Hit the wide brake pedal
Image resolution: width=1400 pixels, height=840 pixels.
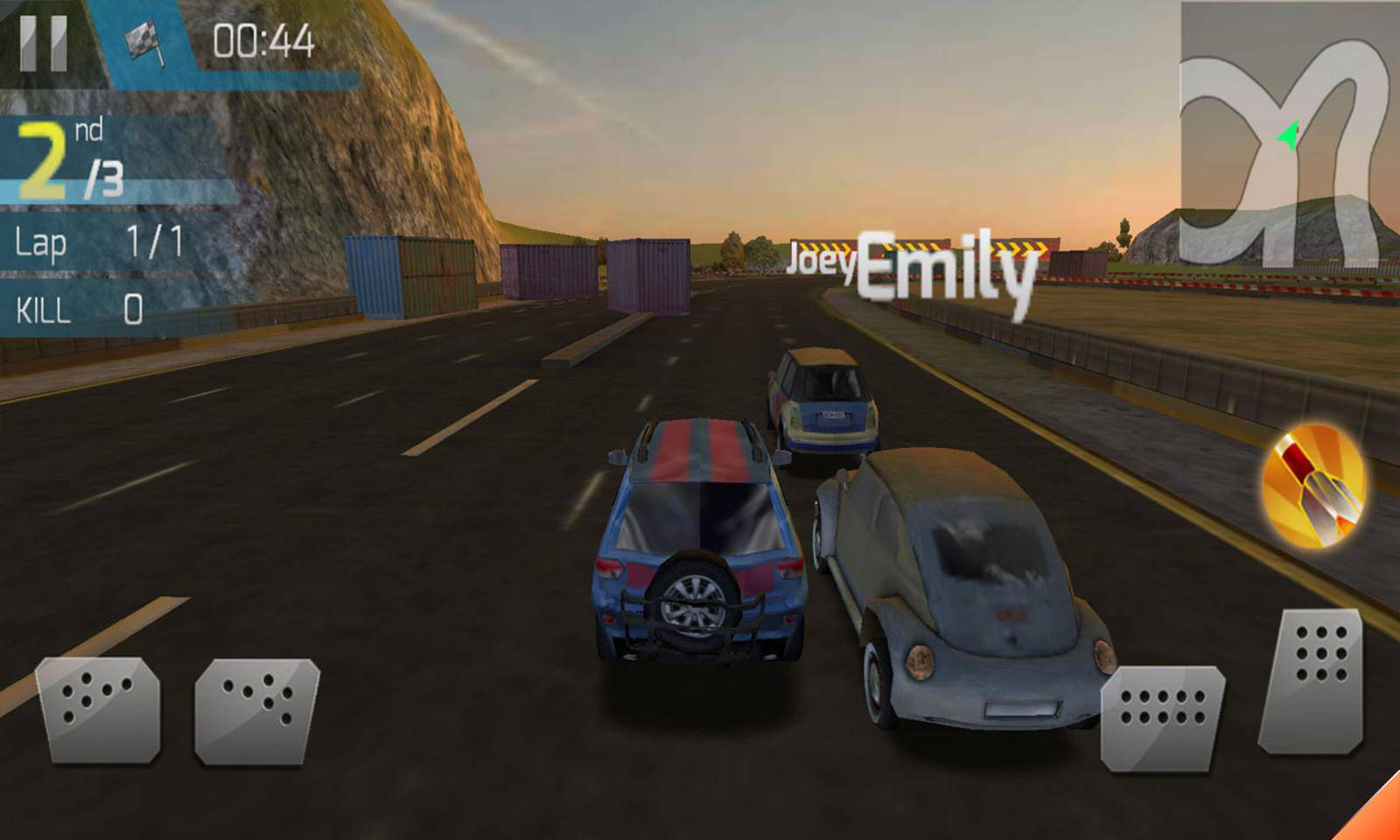[1162, 717]
